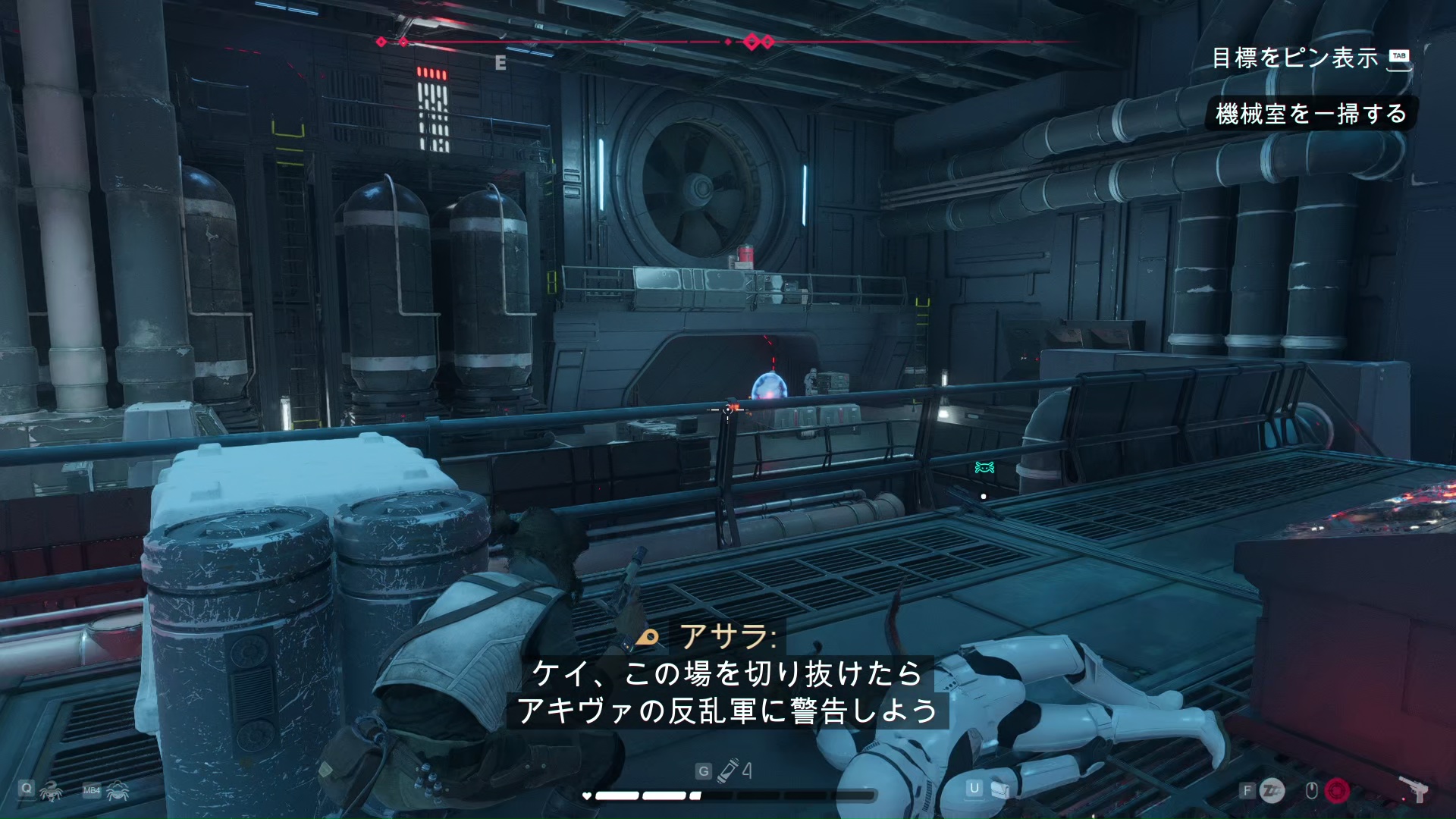This screenshot has width=1456, height=819.
Task: Activate the first Nix companion command icon
Action: (52, 791)
